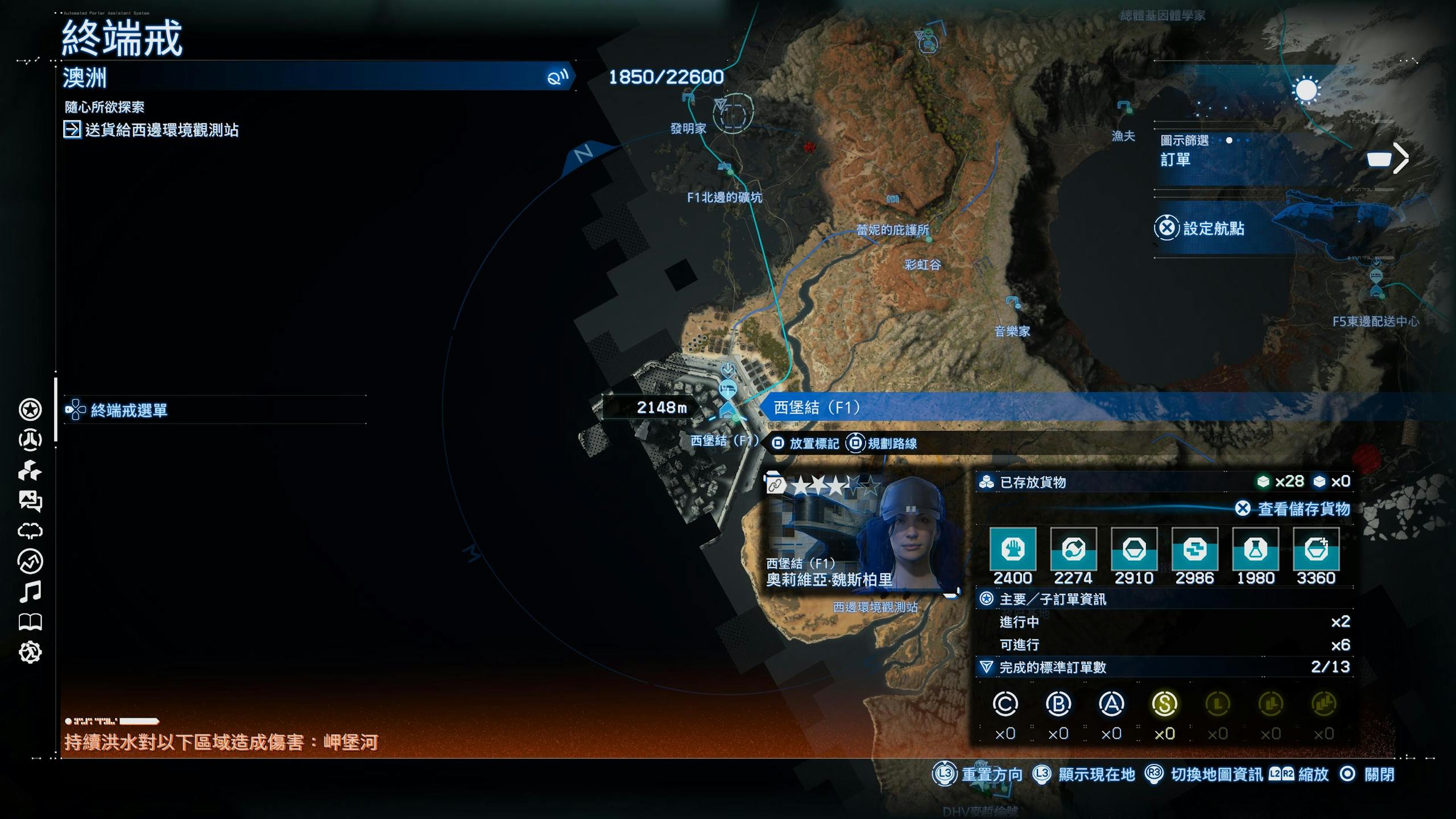1456x819 pixels.
Task: Open the chart graph icon in sidebar
Action: point(30,562)
